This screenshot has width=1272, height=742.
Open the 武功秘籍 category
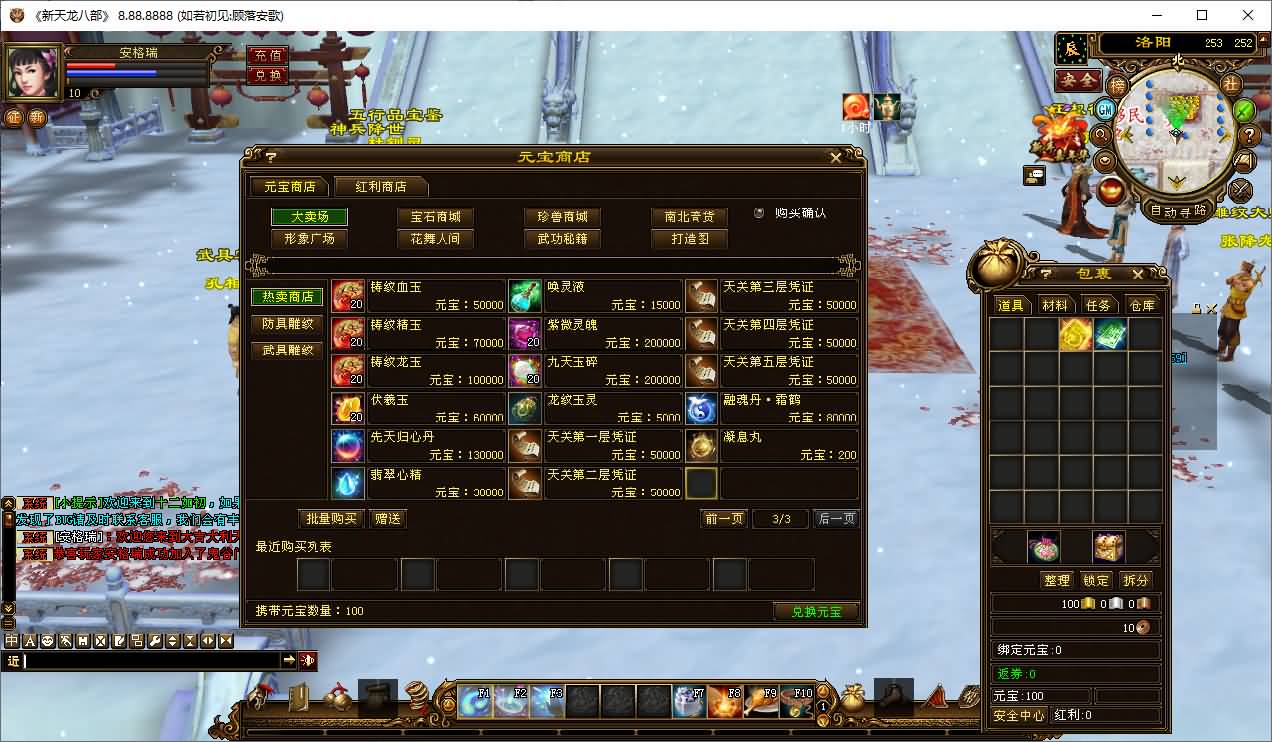[561, 239]
